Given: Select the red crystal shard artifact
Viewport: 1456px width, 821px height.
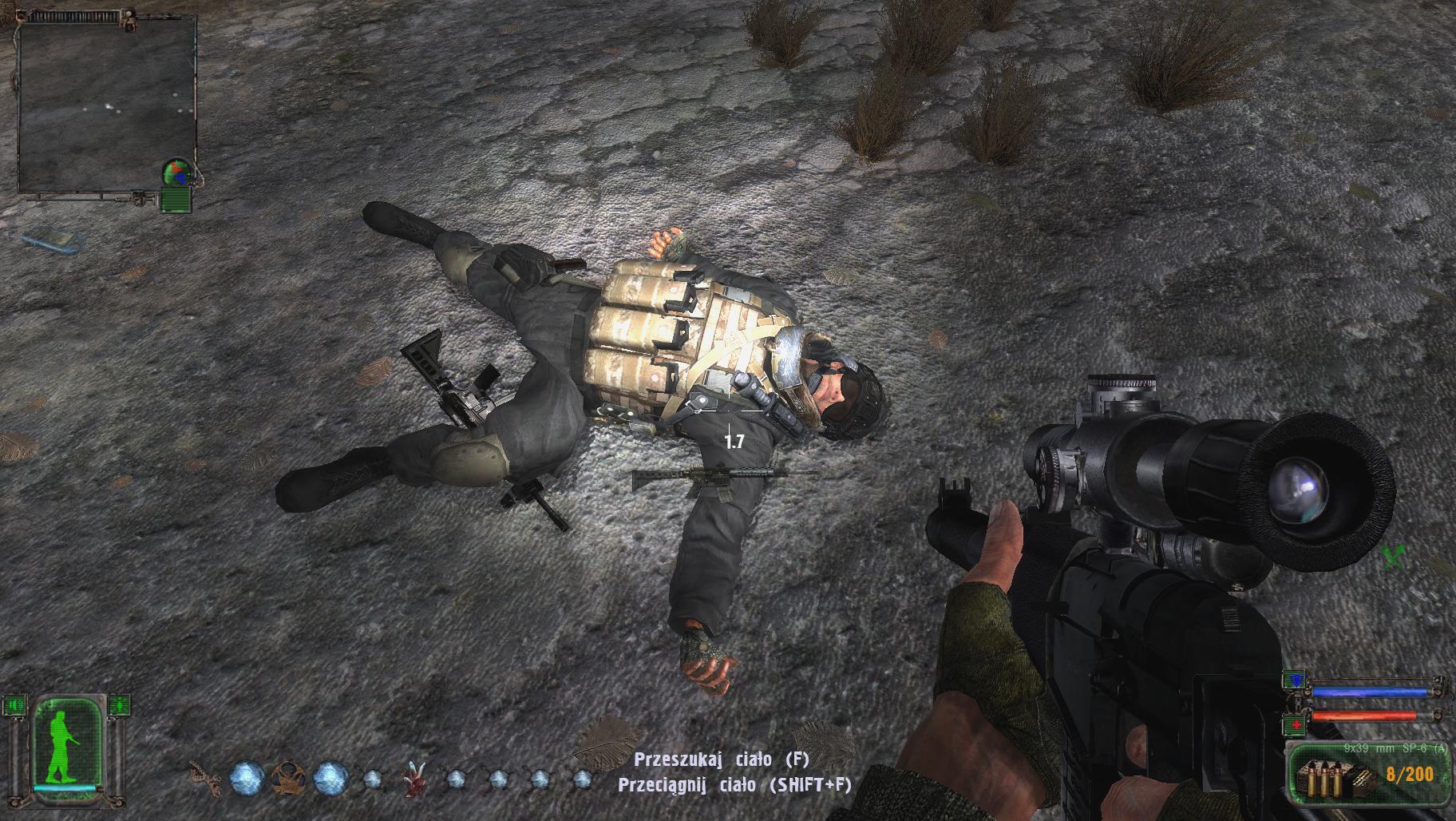Looking at the screenshot, I should click(413, 779).
